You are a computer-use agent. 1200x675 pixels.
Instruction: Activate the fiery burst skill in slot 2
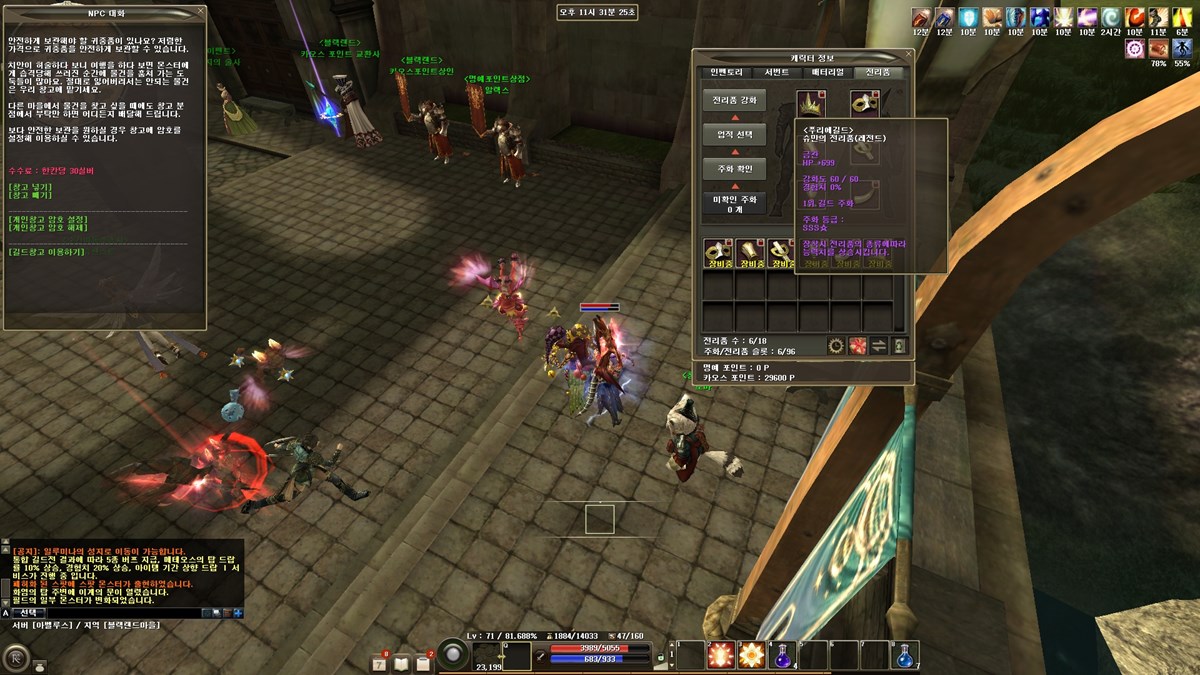click(x=720, y=655)
